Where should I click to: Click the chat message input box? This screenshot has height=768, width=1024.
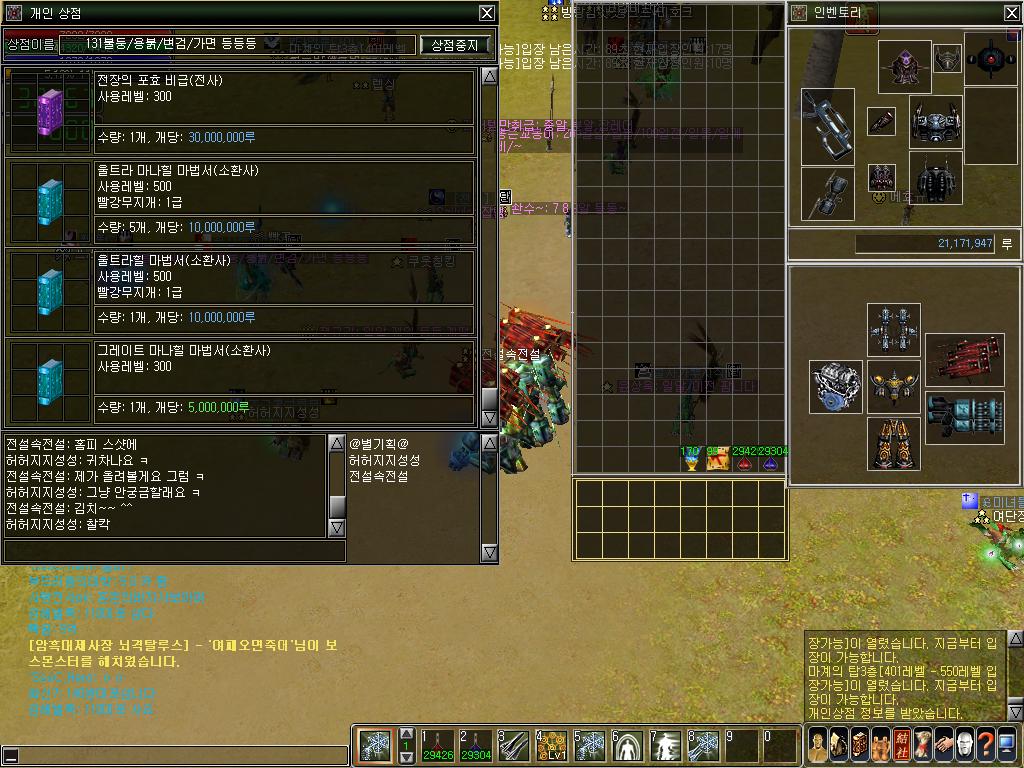click(x=175, y=551)
